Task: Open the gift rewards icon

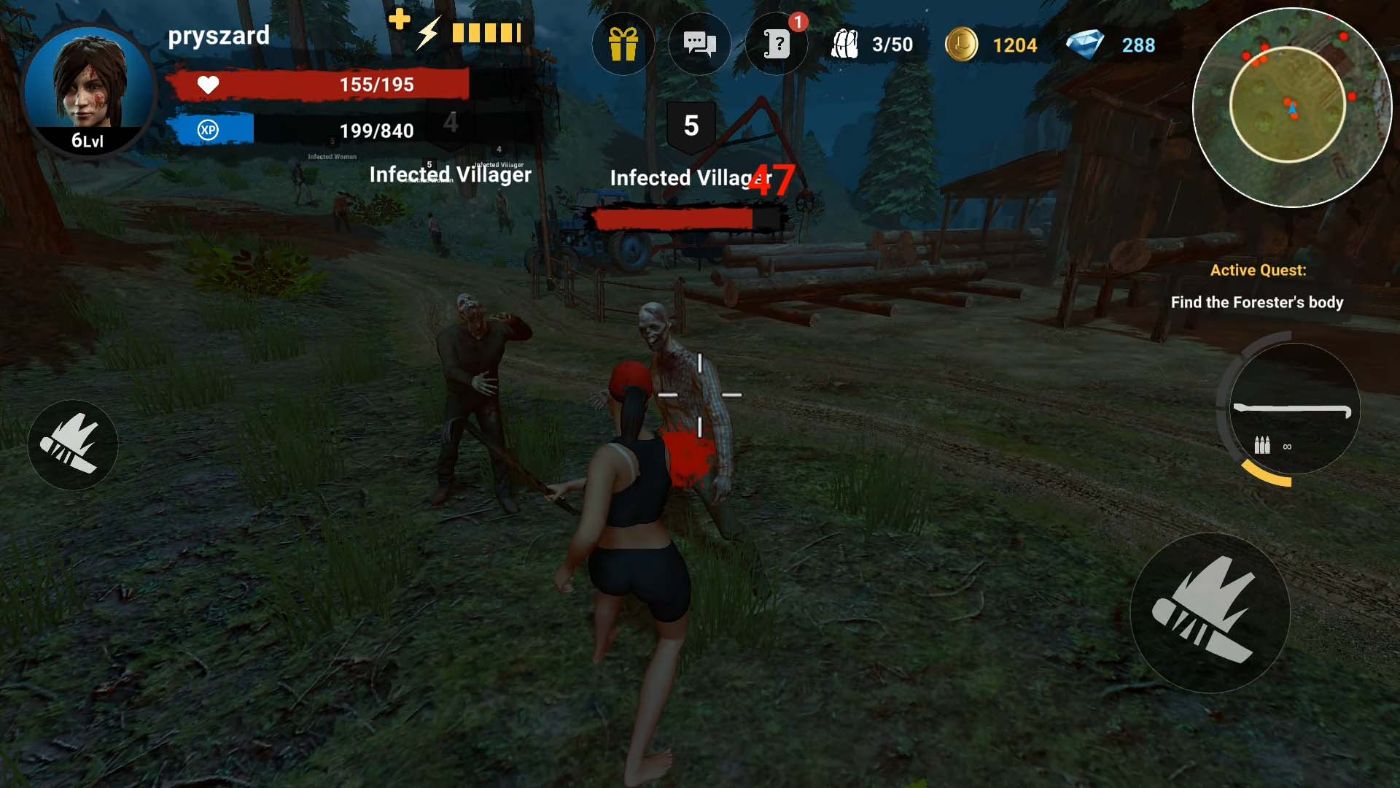Action: click(622, 43)
